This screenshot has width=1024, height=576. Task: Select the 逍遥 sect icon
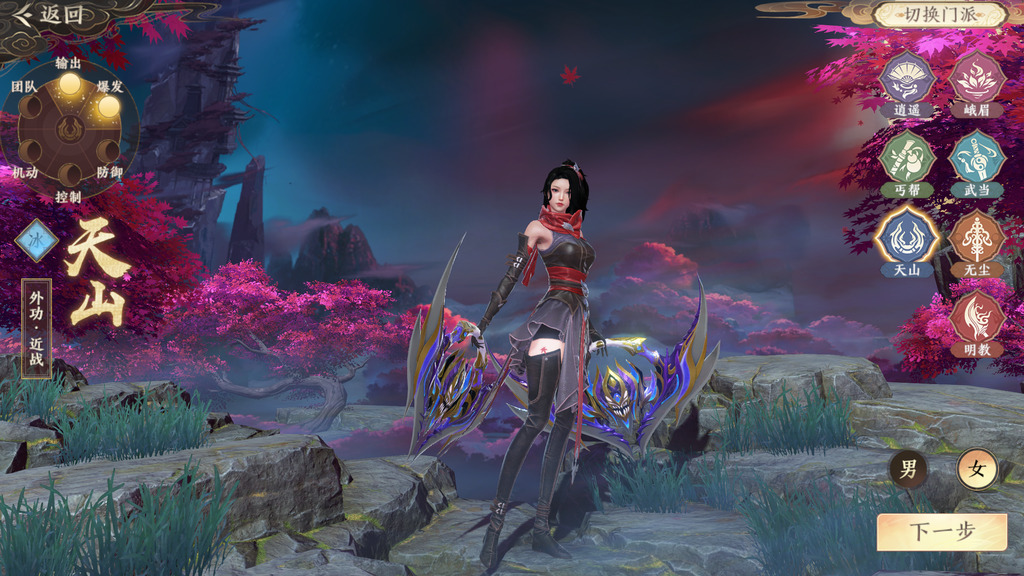click(x=907, y=78)
